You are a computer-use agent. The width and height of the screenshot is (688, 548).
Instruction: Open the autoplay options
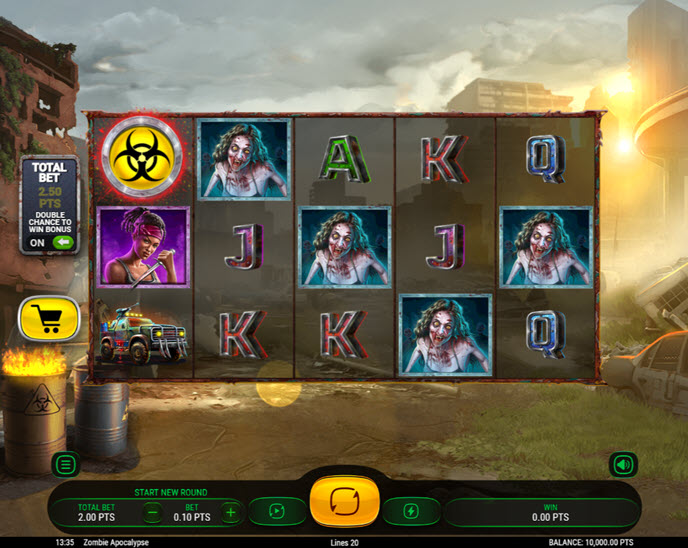pyautogui.click(x=277, y=512)
